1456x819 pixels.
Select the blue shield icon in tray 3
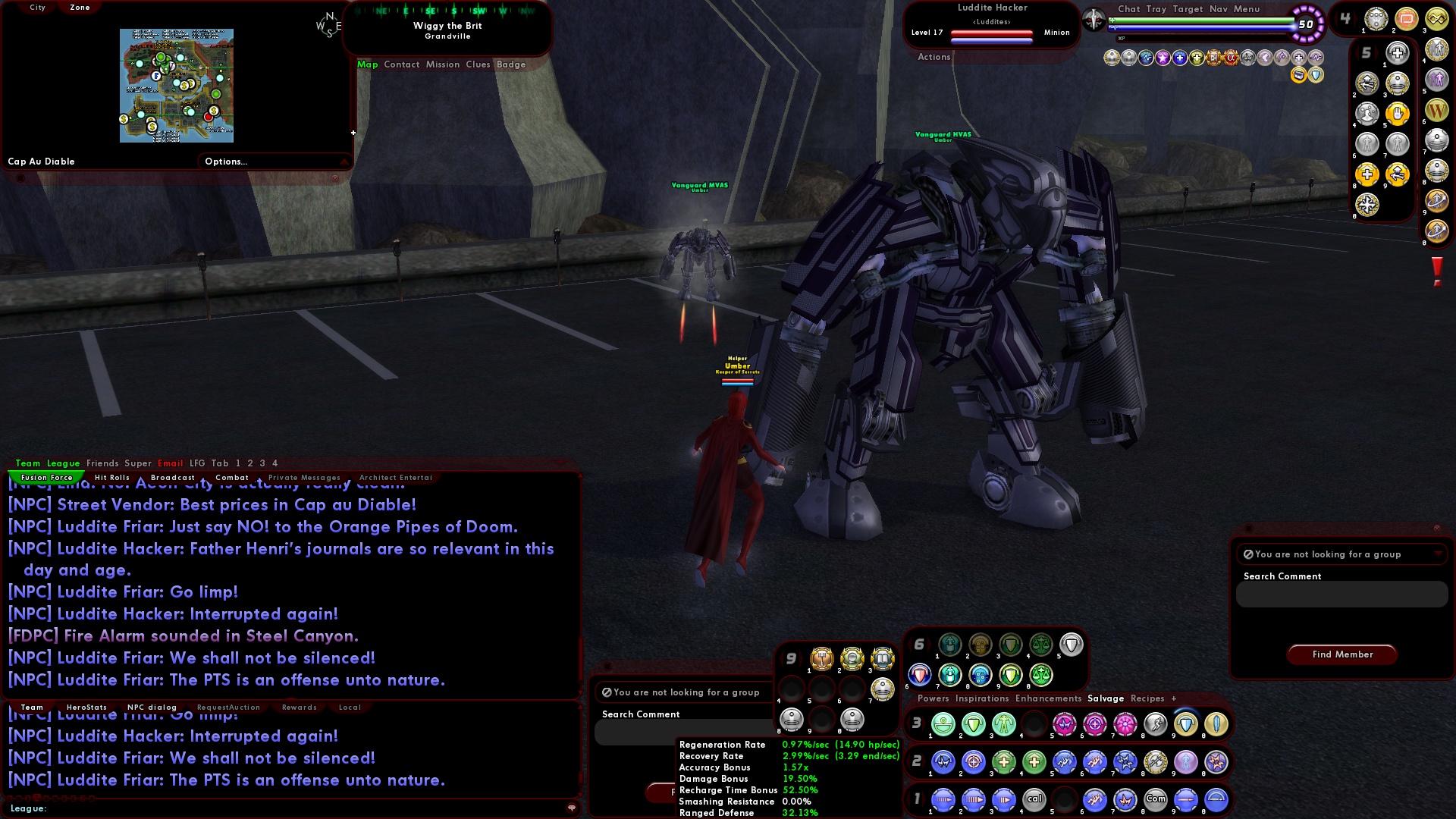click(1186, 723)
